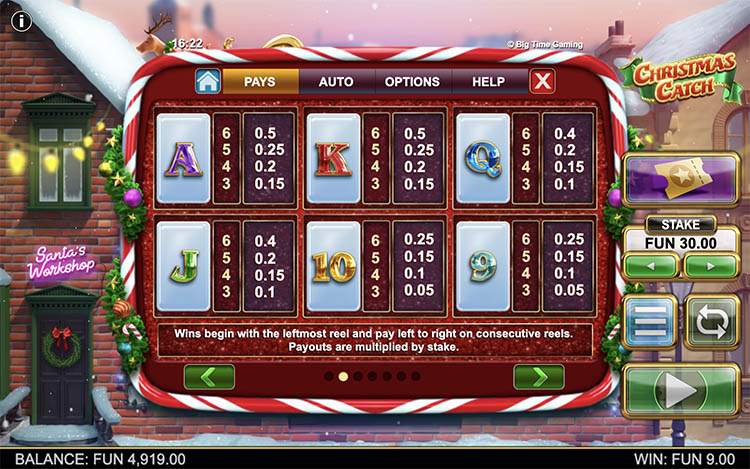Activate the autoplay loop arrows button
Screen dimensions: 750x469
click(712, 322)
